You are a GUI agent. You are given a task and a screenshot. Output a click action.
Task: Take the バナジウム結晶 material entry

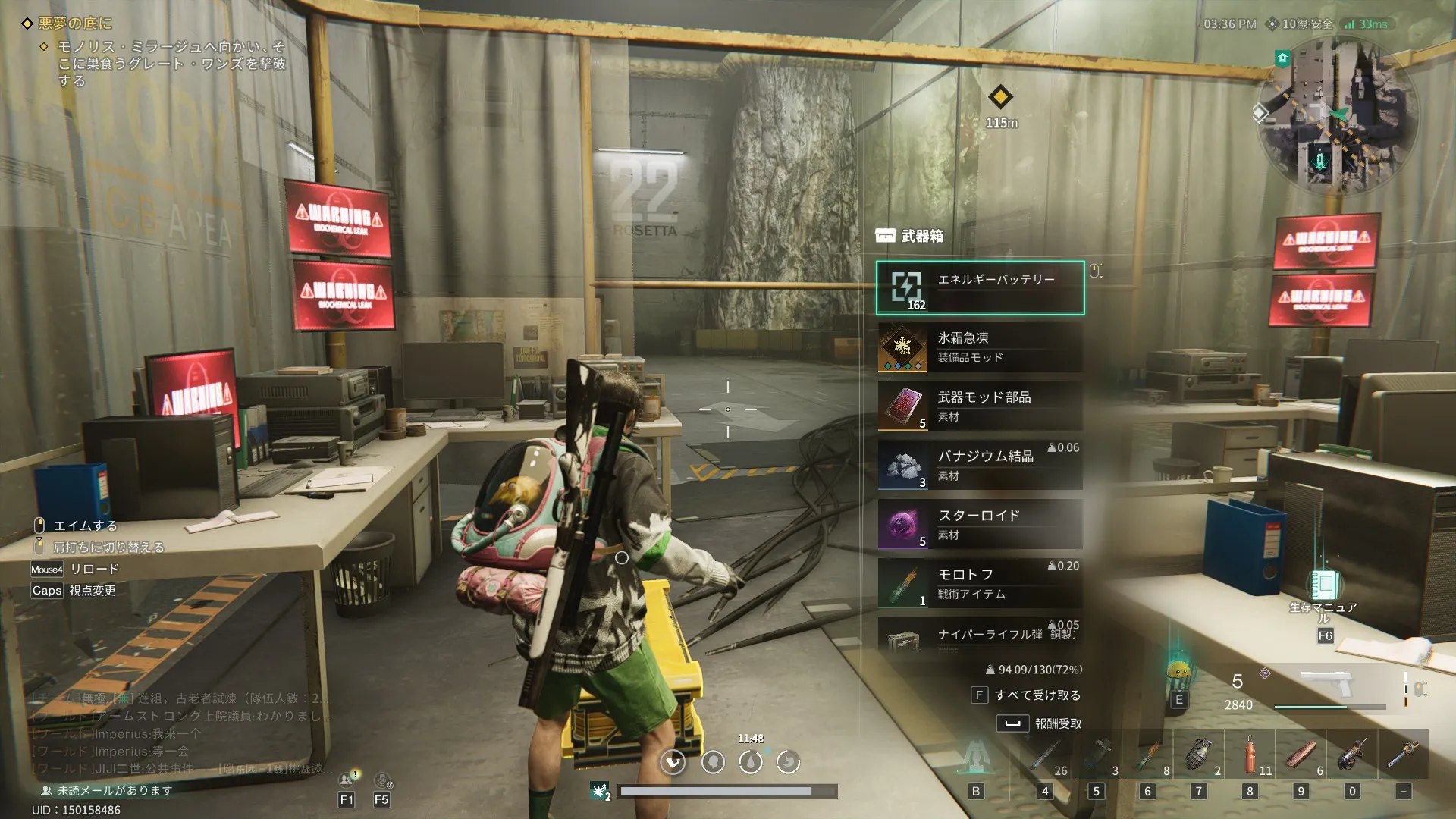coord(980,465)
